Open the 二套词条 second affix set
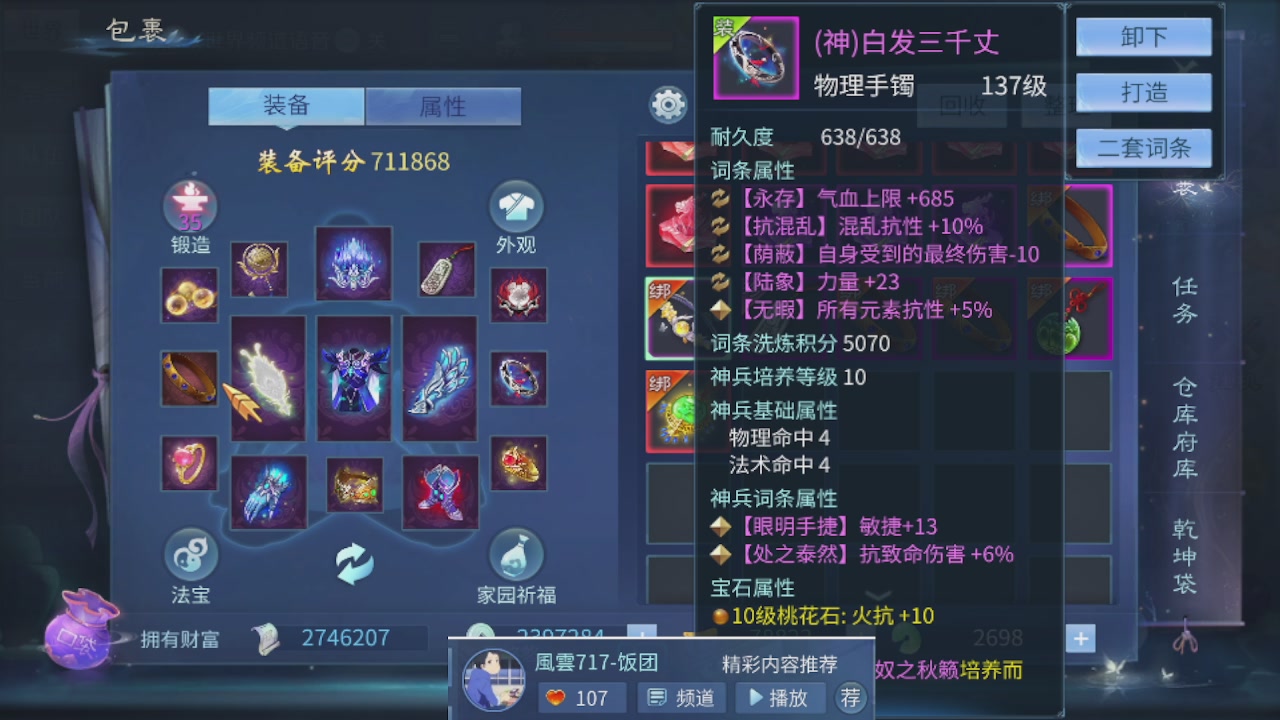 click(1143, 147)
